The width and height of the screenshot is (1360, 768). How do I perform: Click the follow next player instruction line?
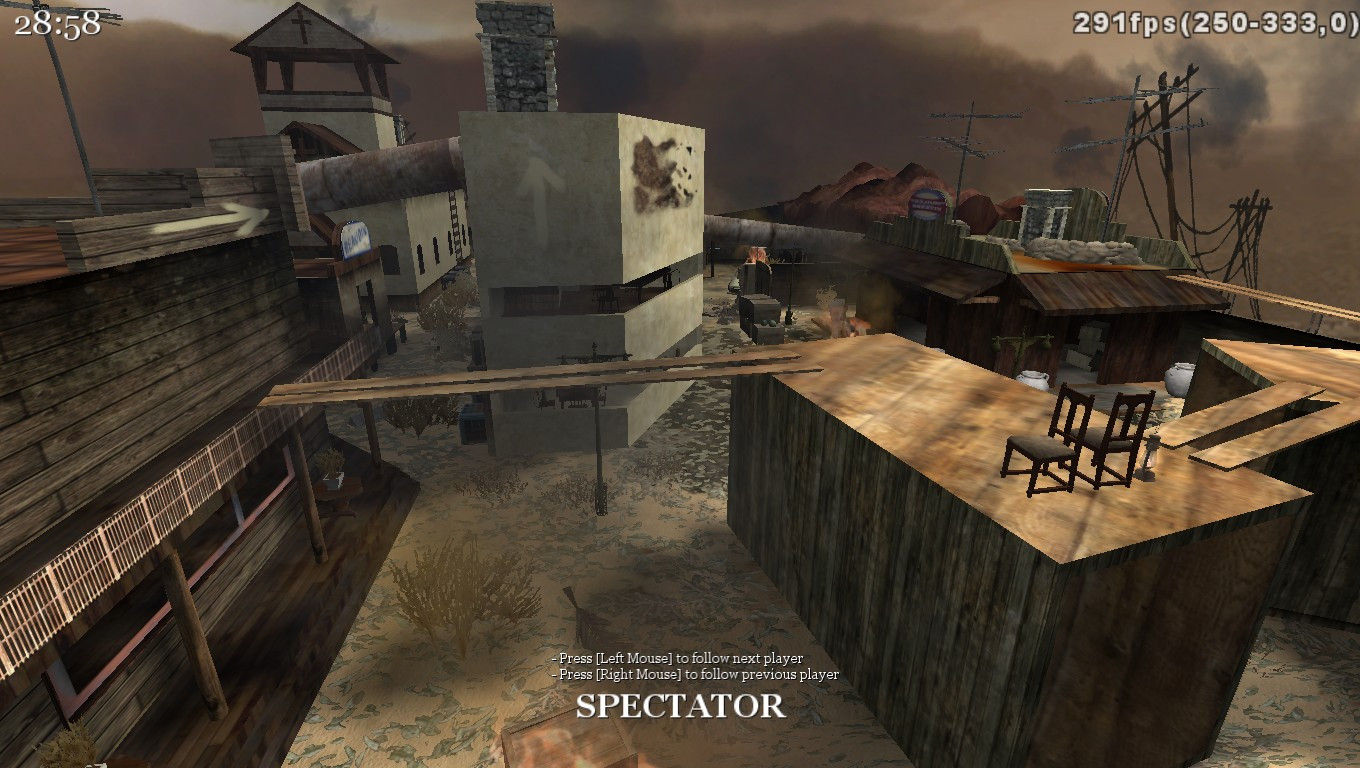click(676, 659)
